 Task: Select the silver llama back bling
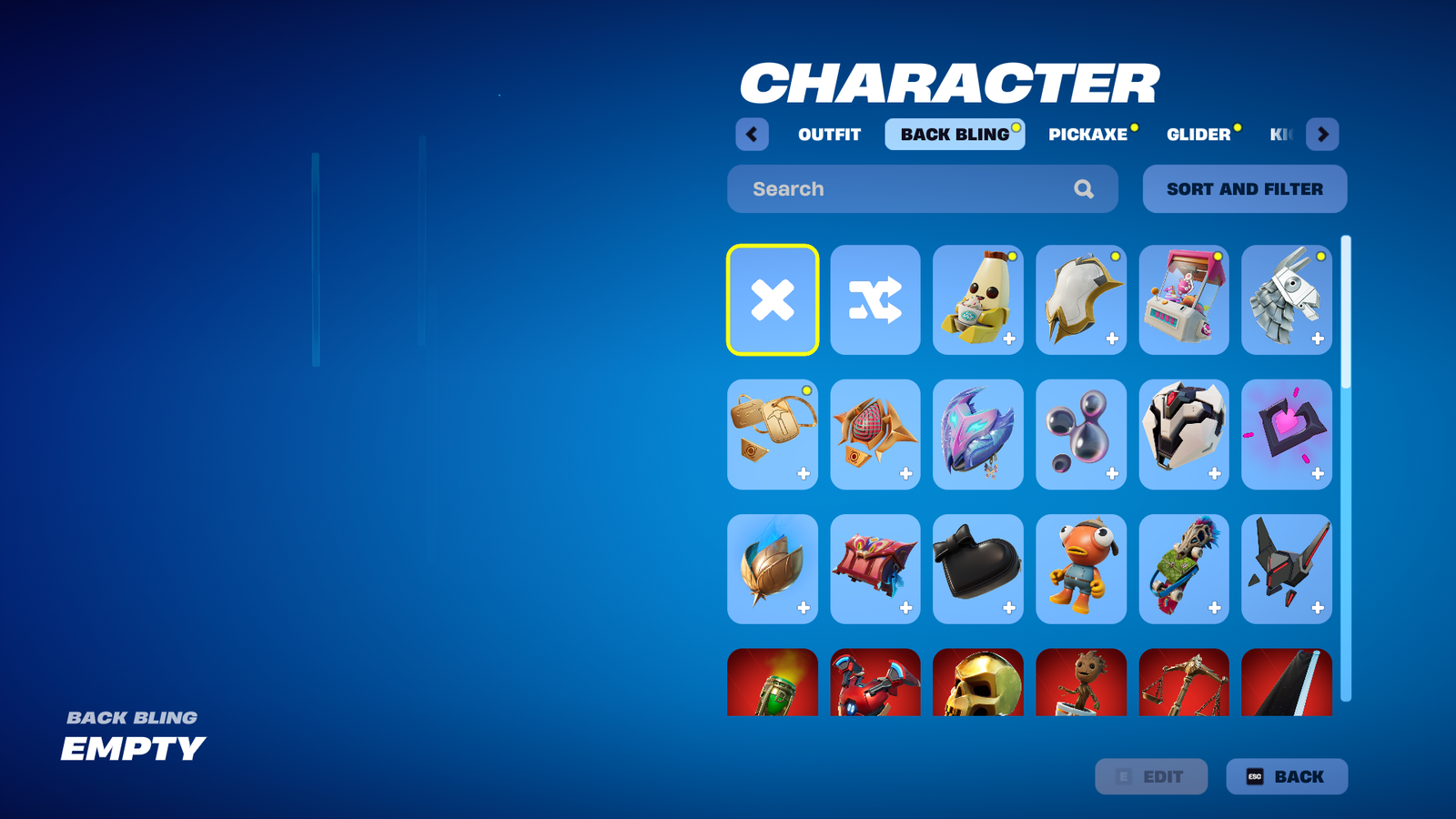(x=1286, y=300)
